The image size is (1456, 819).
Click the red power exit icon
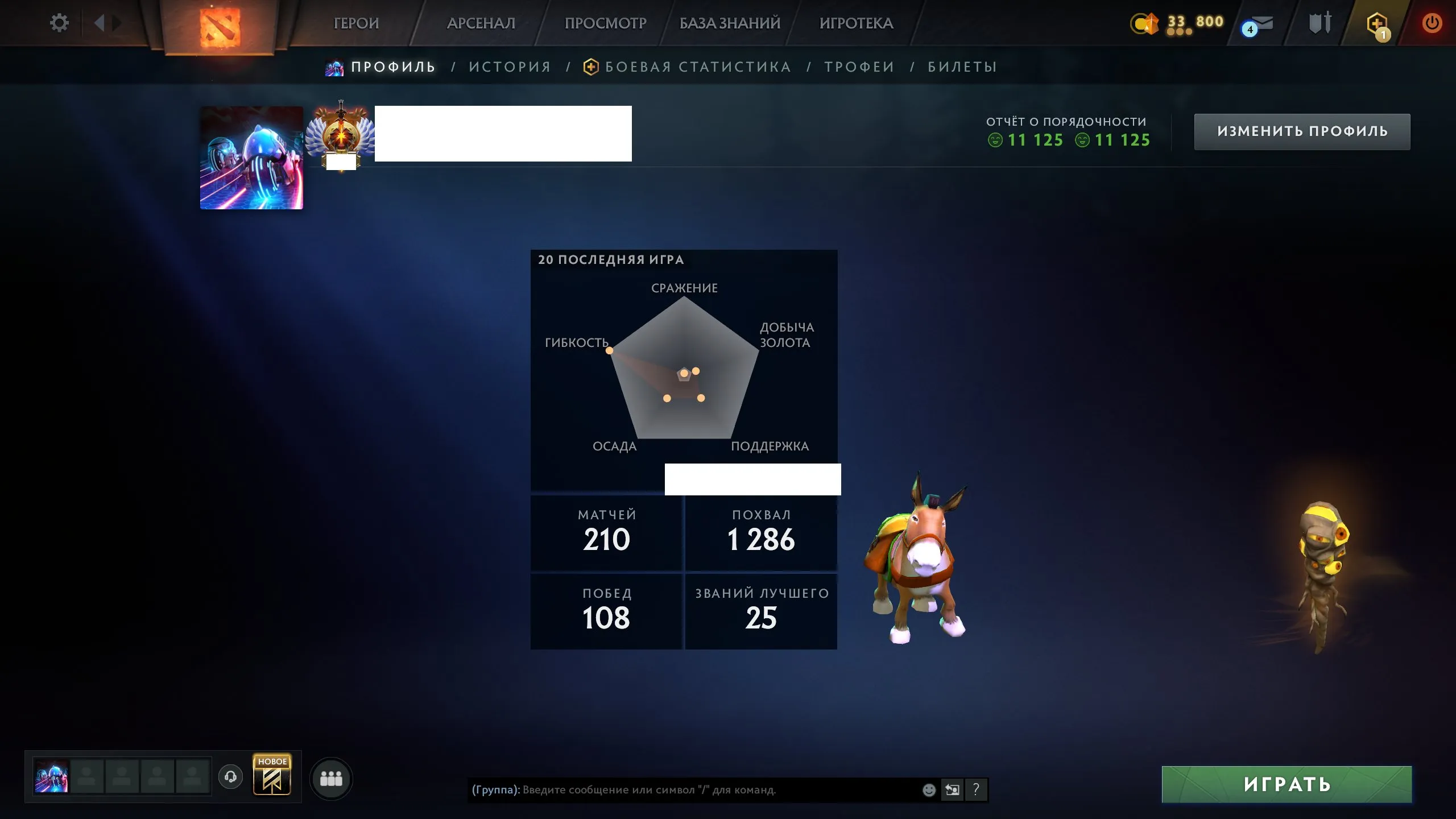[x=1432, y=23]
